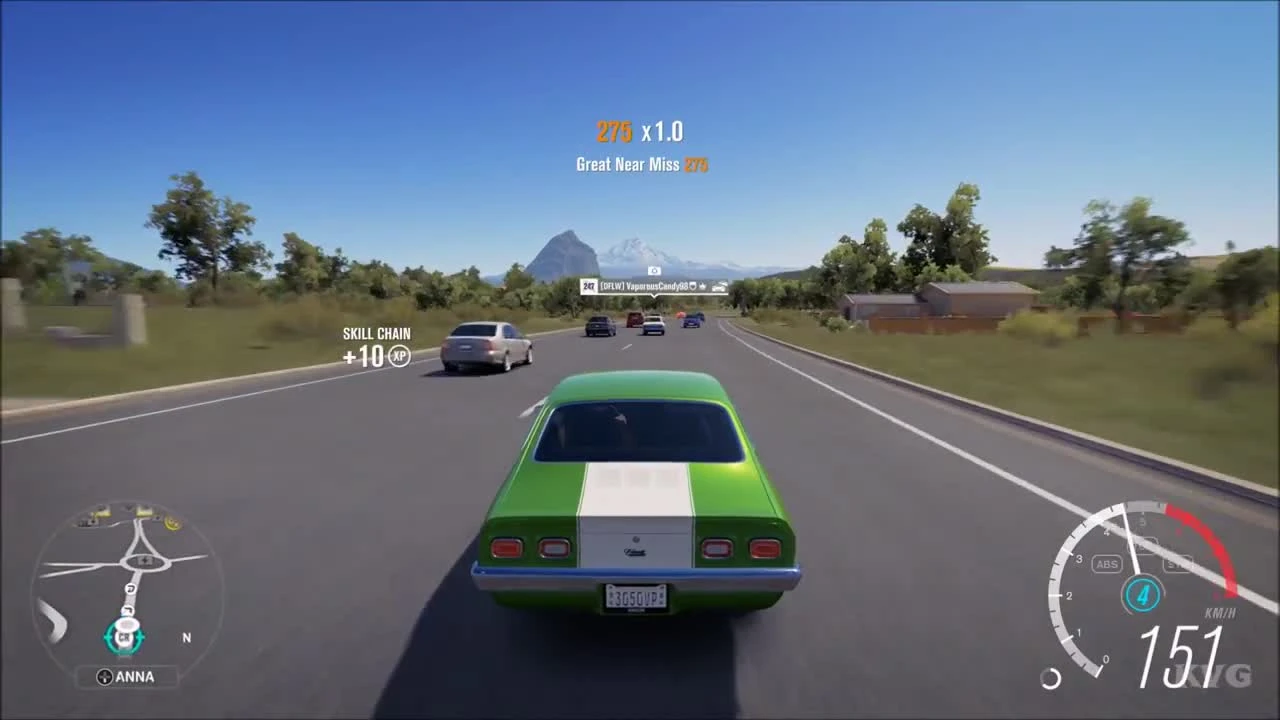Click the level 247 rank badge
The image size is (1280, 720).
pos(590,285)
